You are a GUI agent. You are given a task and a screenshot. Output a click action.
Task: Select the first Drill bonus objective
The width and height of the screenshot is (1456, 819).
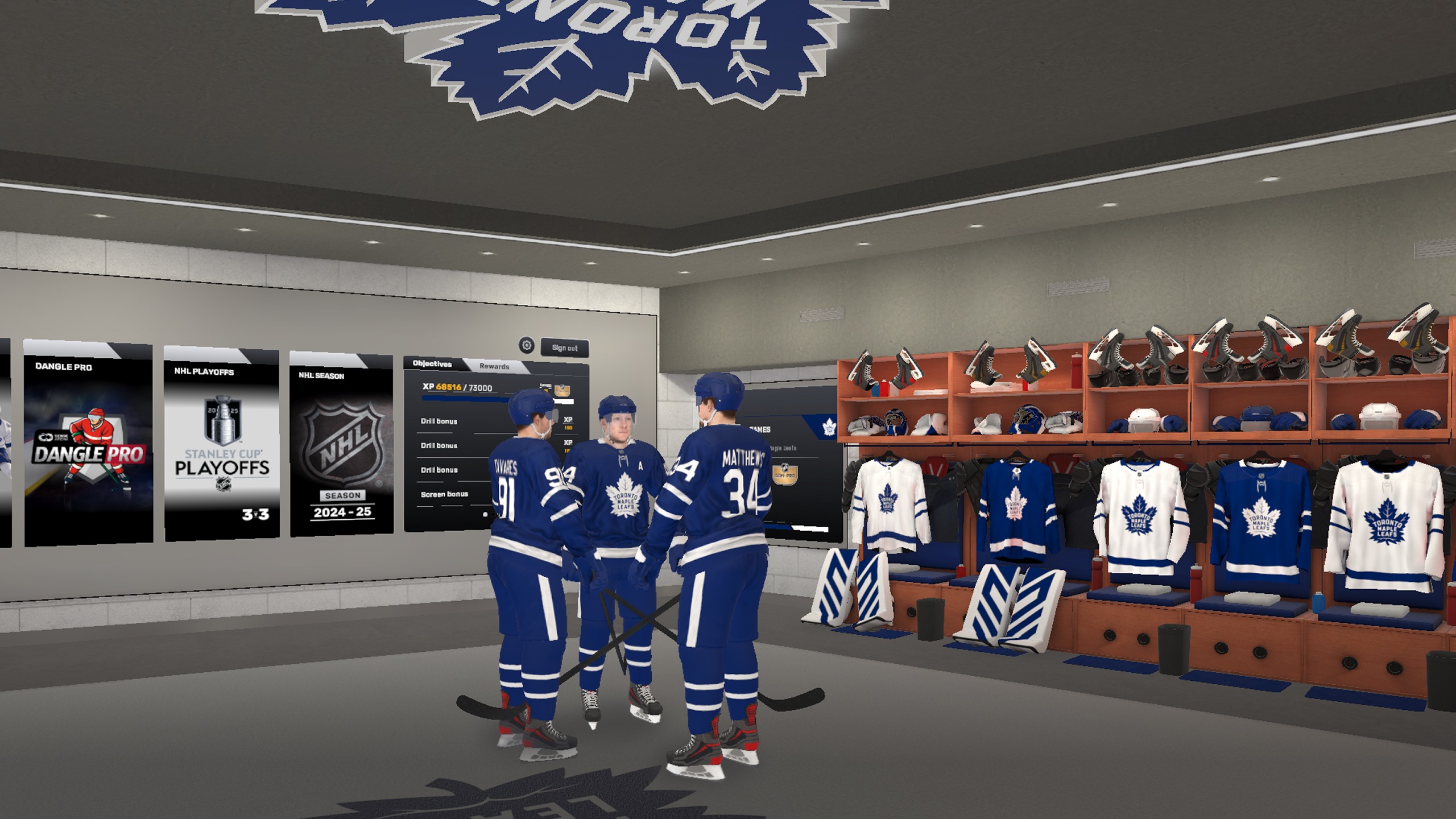tap(439, 421)
